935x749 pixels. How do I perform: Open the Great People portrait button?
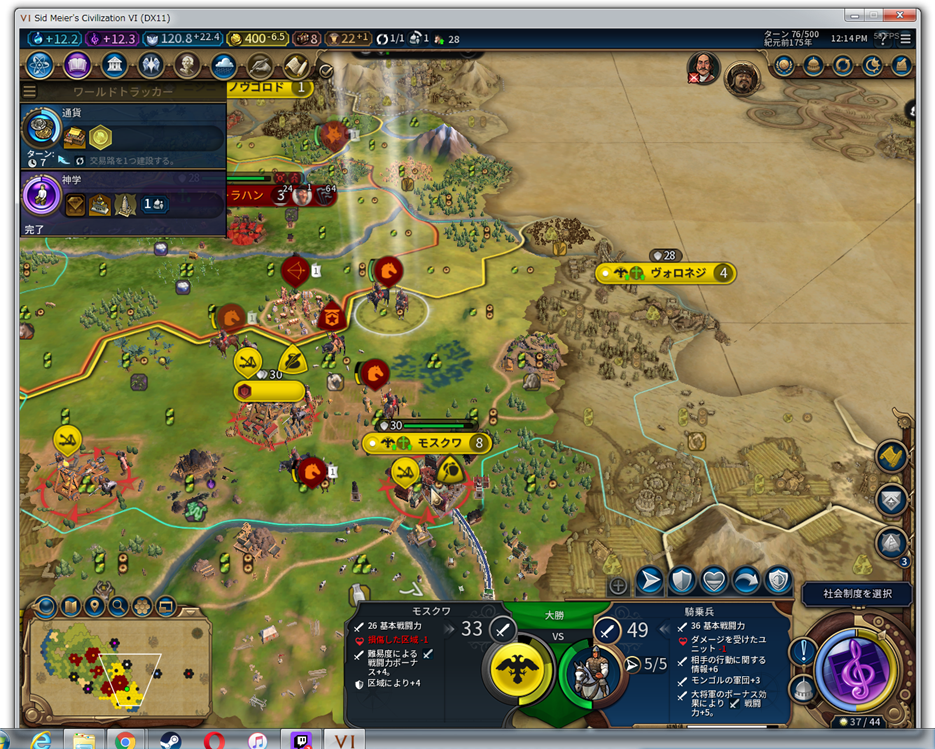point(187,66)
